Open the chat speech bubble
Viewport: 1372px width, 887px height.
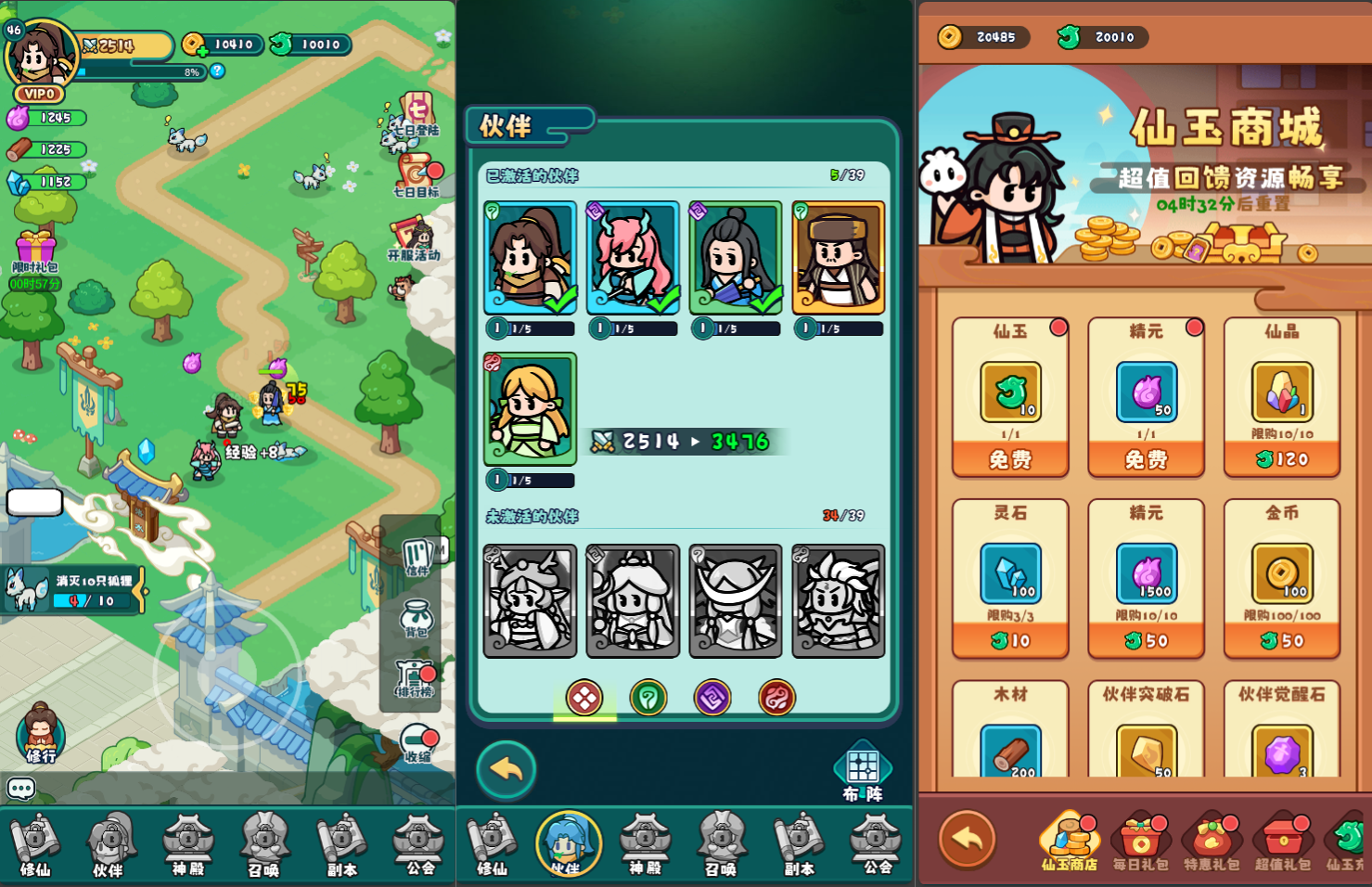coord(21,789)
